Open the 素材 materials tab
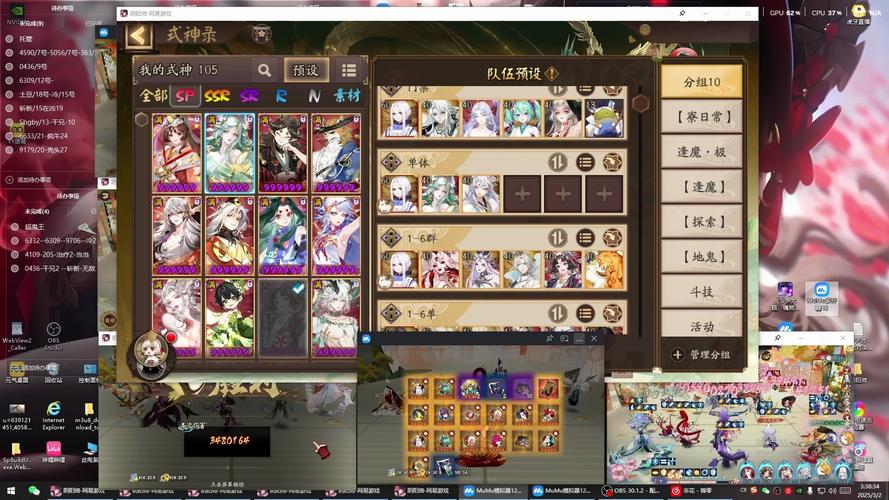 coord(347,96)
